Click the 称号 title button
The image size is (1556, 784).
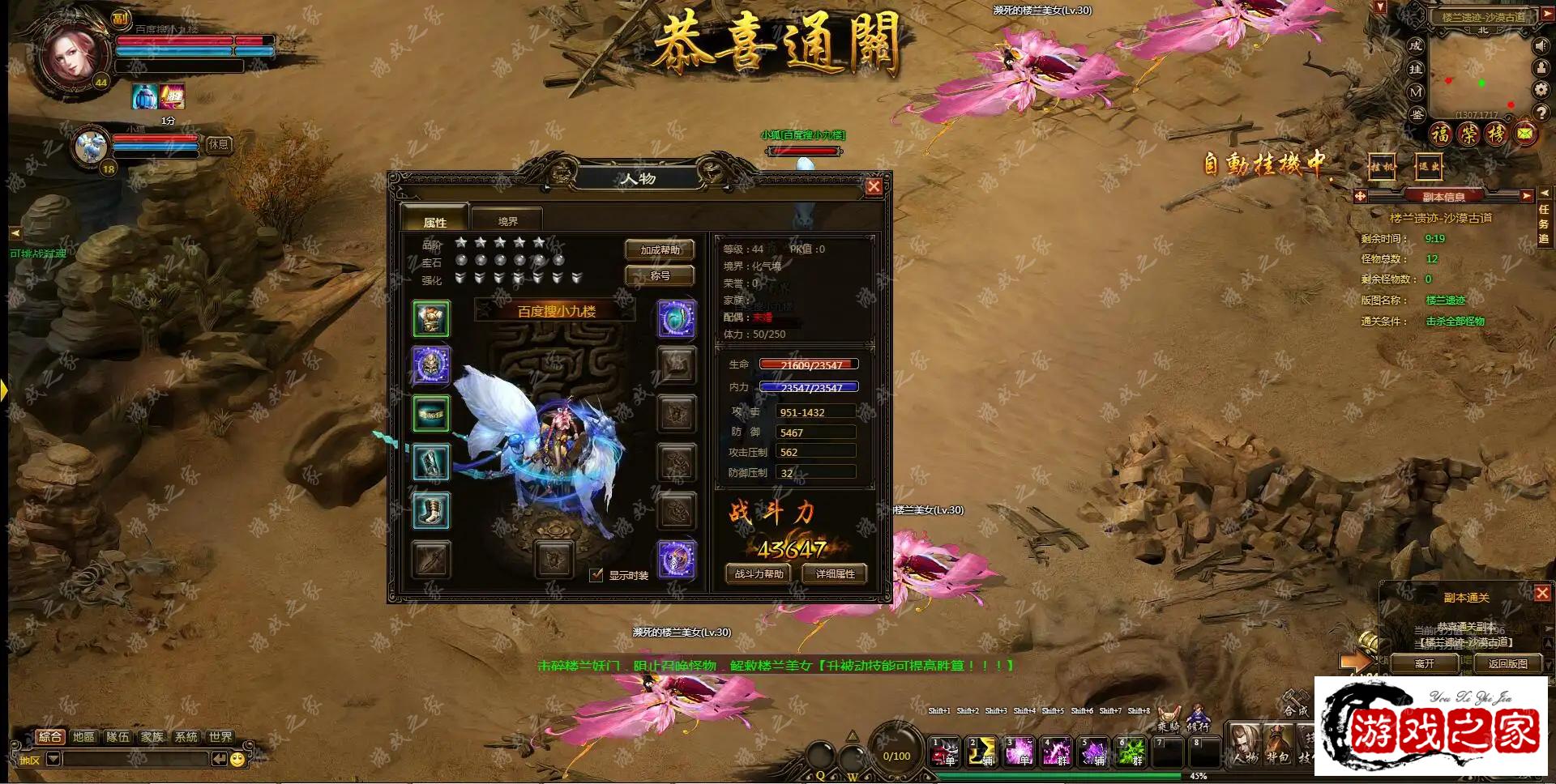coord(660,276)
